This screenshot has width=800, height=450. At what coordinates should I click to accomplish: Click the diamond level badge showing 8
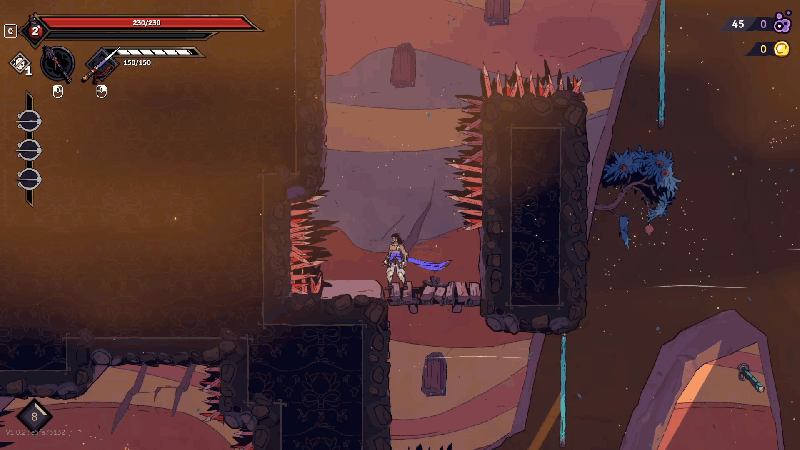(35, 414)
